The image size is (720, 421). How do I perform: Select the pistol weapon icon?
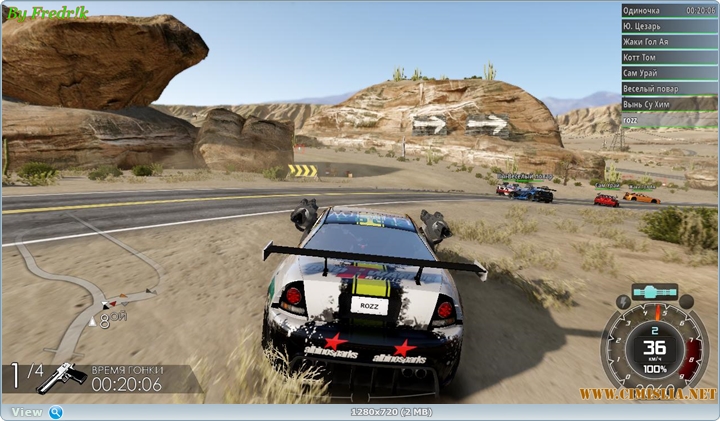(60, 378)
